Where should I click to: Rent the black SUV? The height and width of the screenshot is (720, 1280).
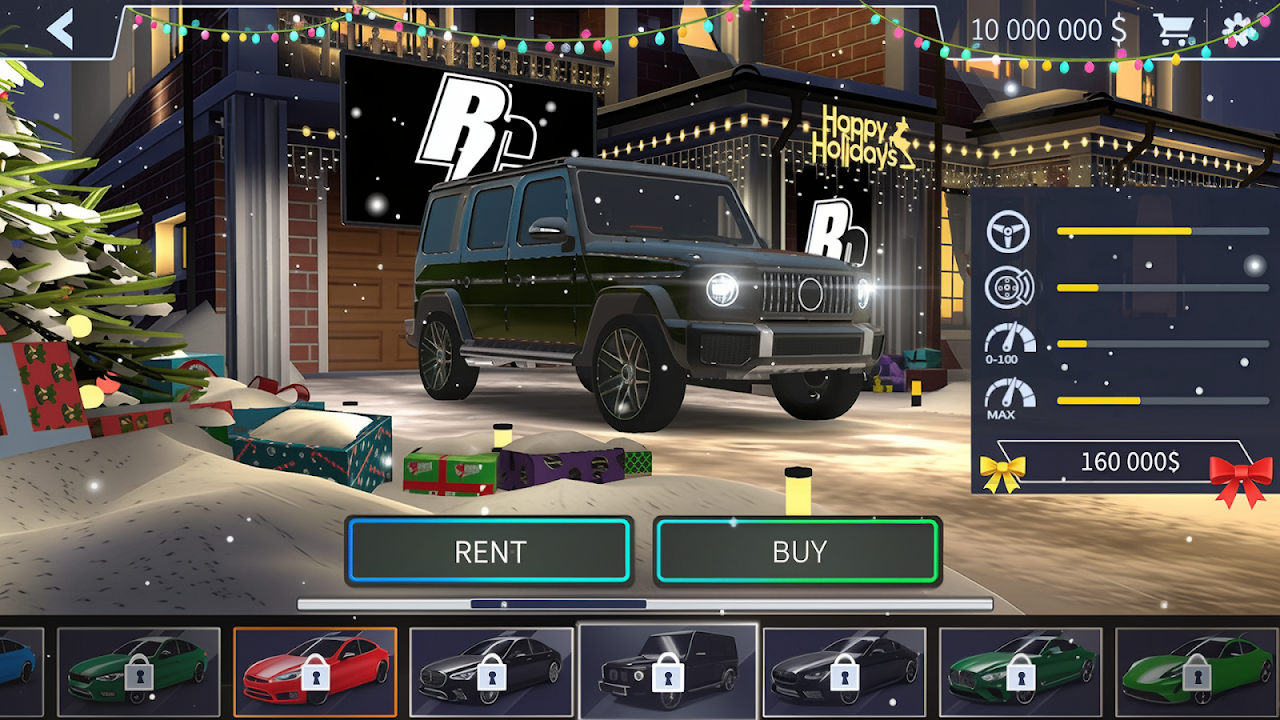[489, 551]
